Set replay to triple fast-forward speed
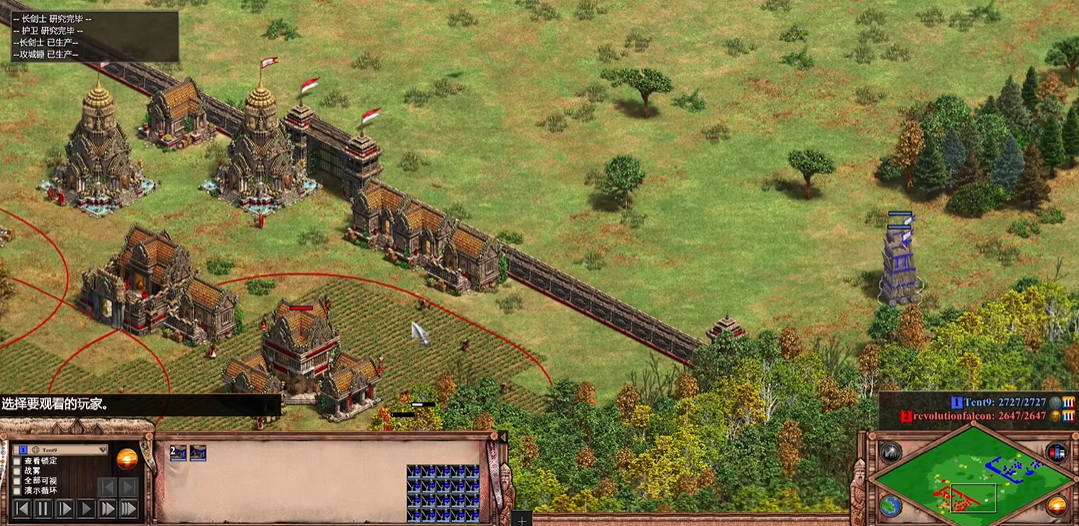1079x526 pixels. [x=128, y=509]
